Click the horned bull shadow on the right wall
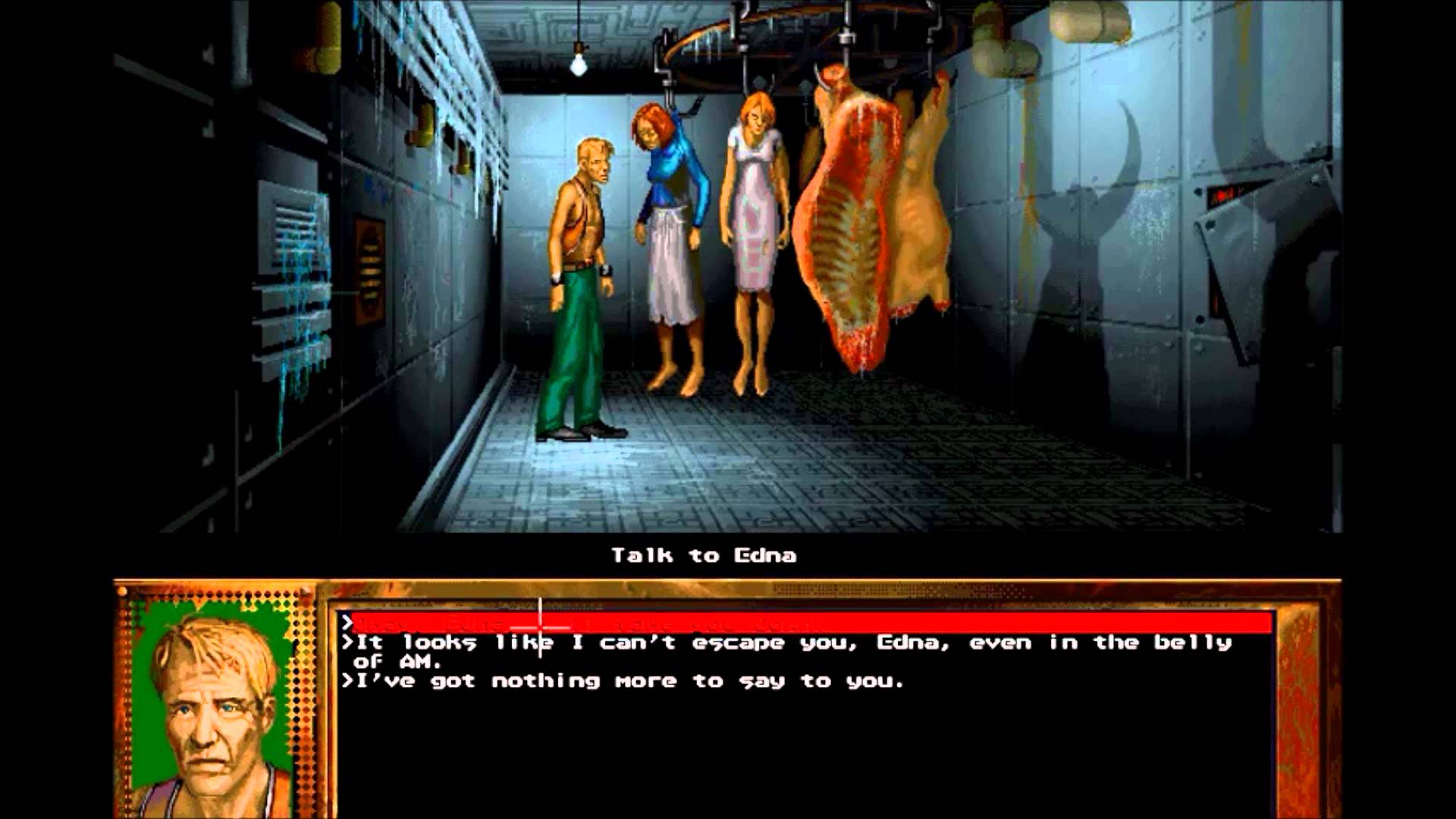1456x819 pixels. point(1084,227)
